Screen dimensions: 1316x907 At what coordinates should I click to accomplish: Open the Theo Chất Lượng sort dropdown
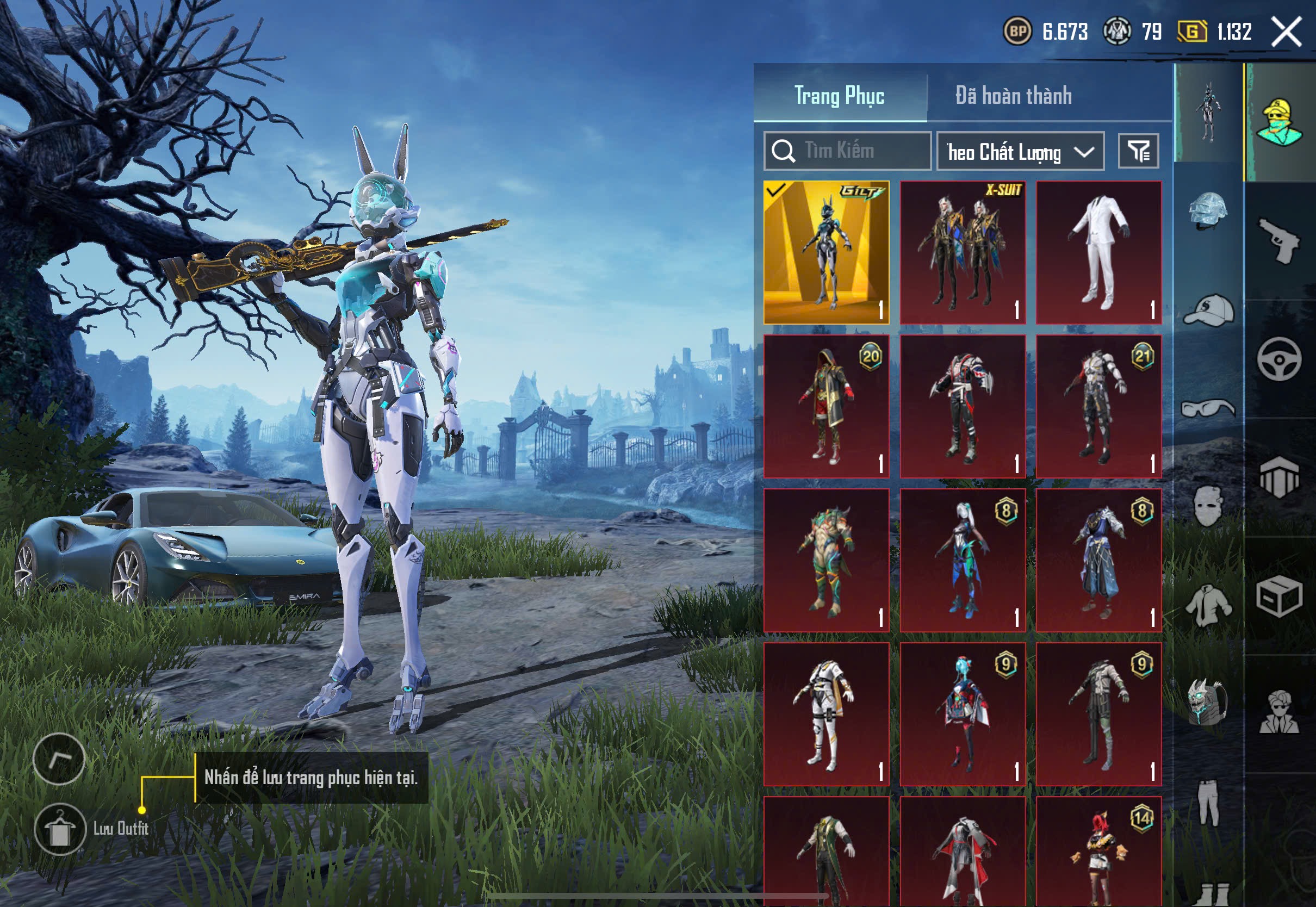click(x=1020, y=152)
